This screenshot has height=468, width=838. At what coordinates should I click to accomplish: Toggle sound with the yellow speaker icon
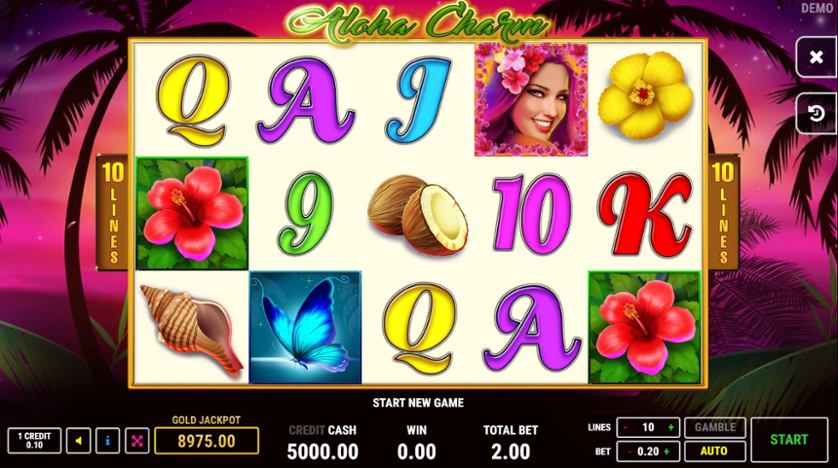[x=78, y=440]
